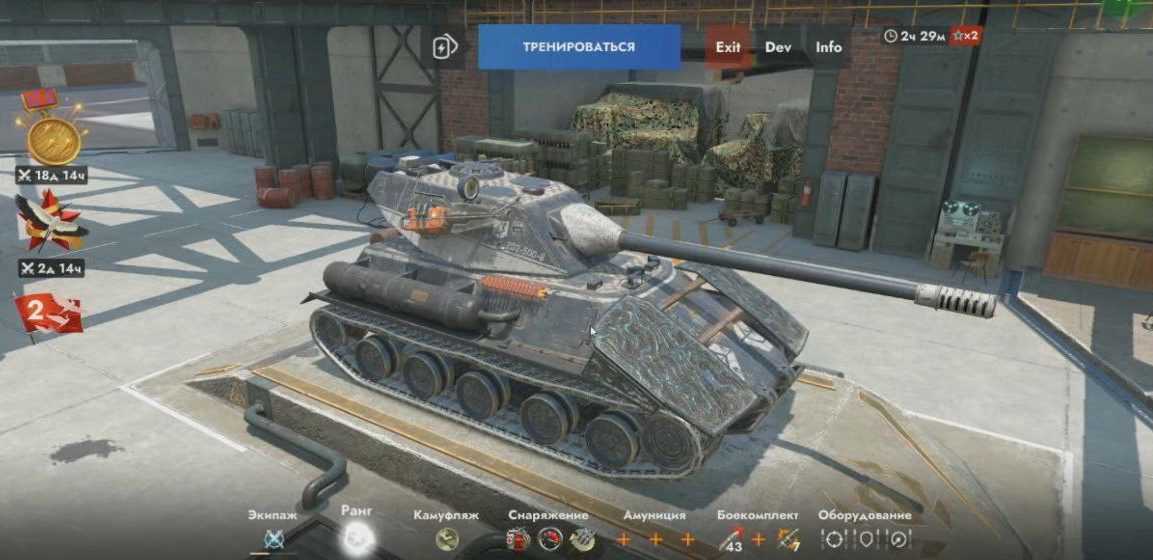1153x560 pixels.
Task: Click the red Exit button
Action: click(728, 47)
